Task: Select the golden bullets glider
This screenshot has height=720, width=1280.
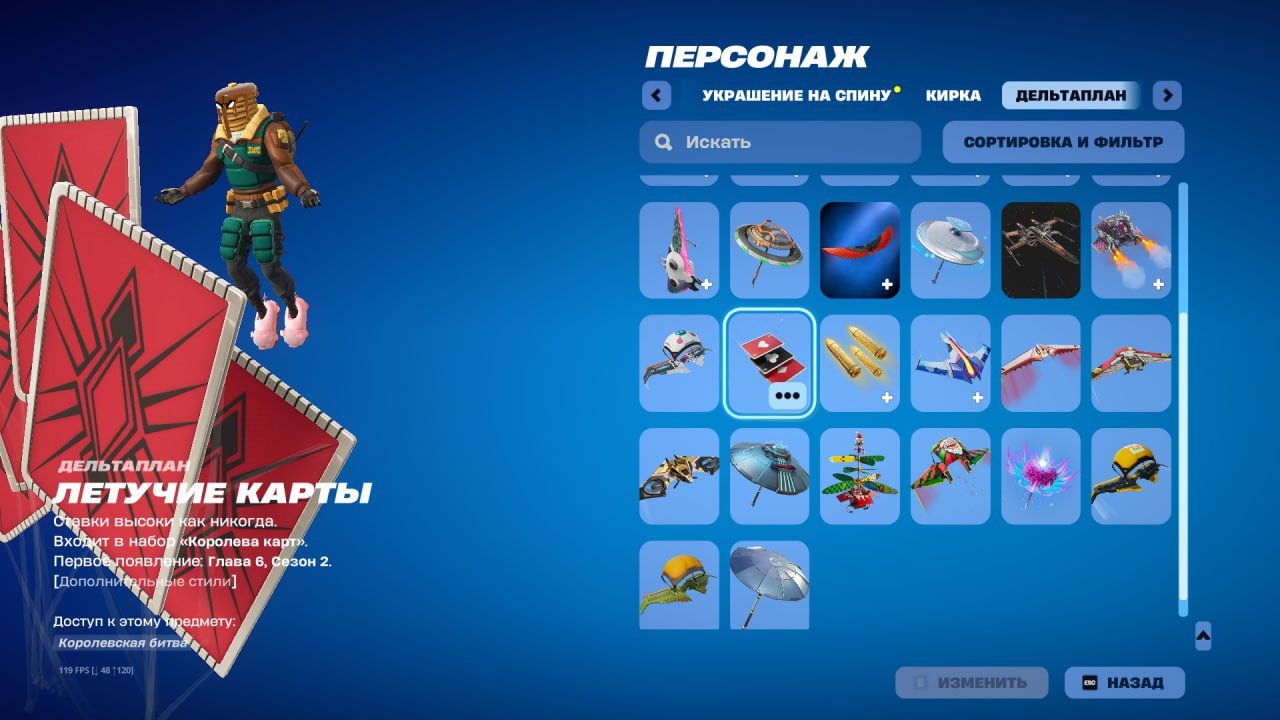Action: (x=860, y=362)
